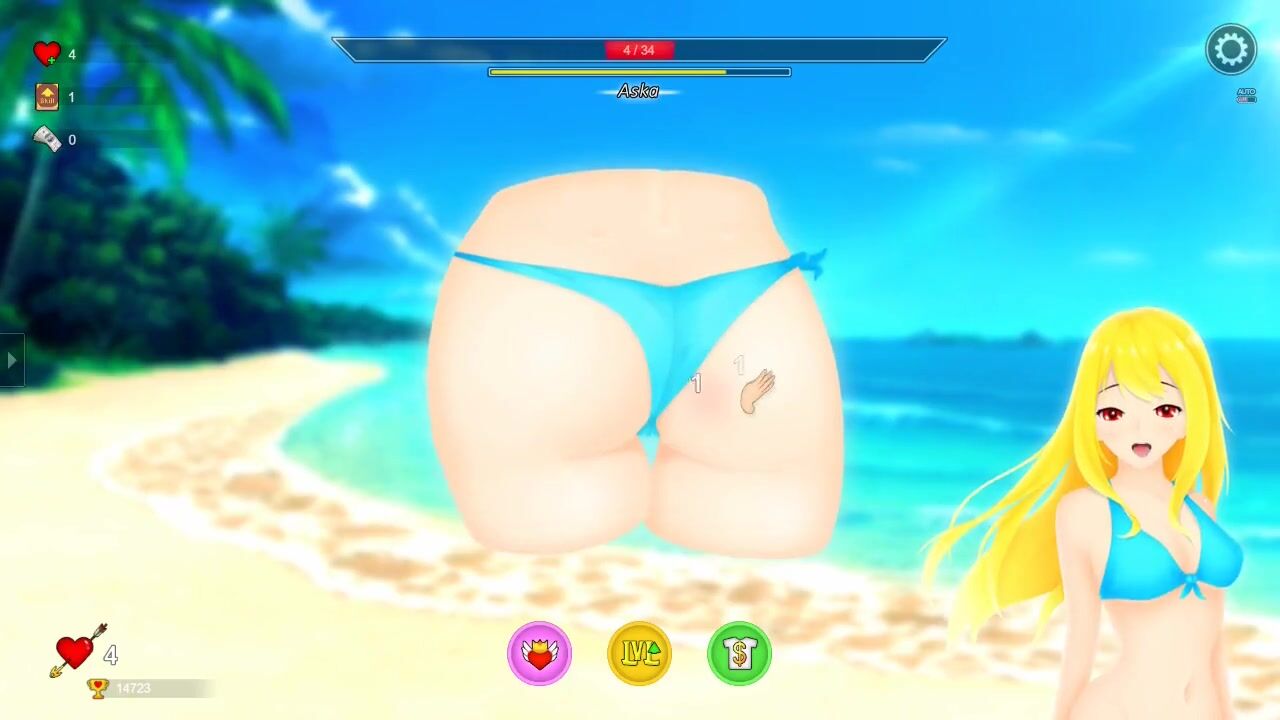
Task: Open the yellow level-up button
Action: pyautogui.click(x=640, y=654)
